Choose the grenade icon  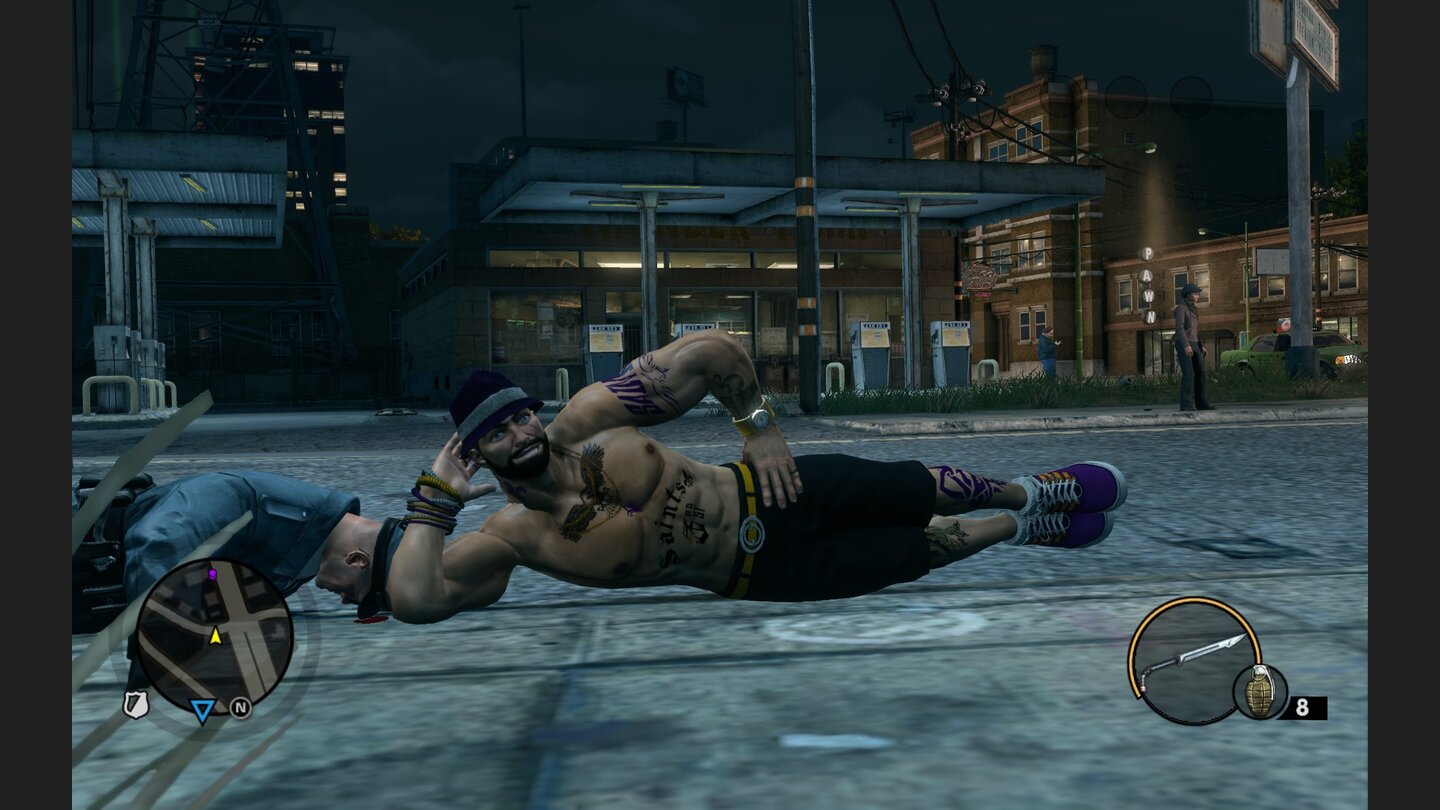(x=1260, y=691)
